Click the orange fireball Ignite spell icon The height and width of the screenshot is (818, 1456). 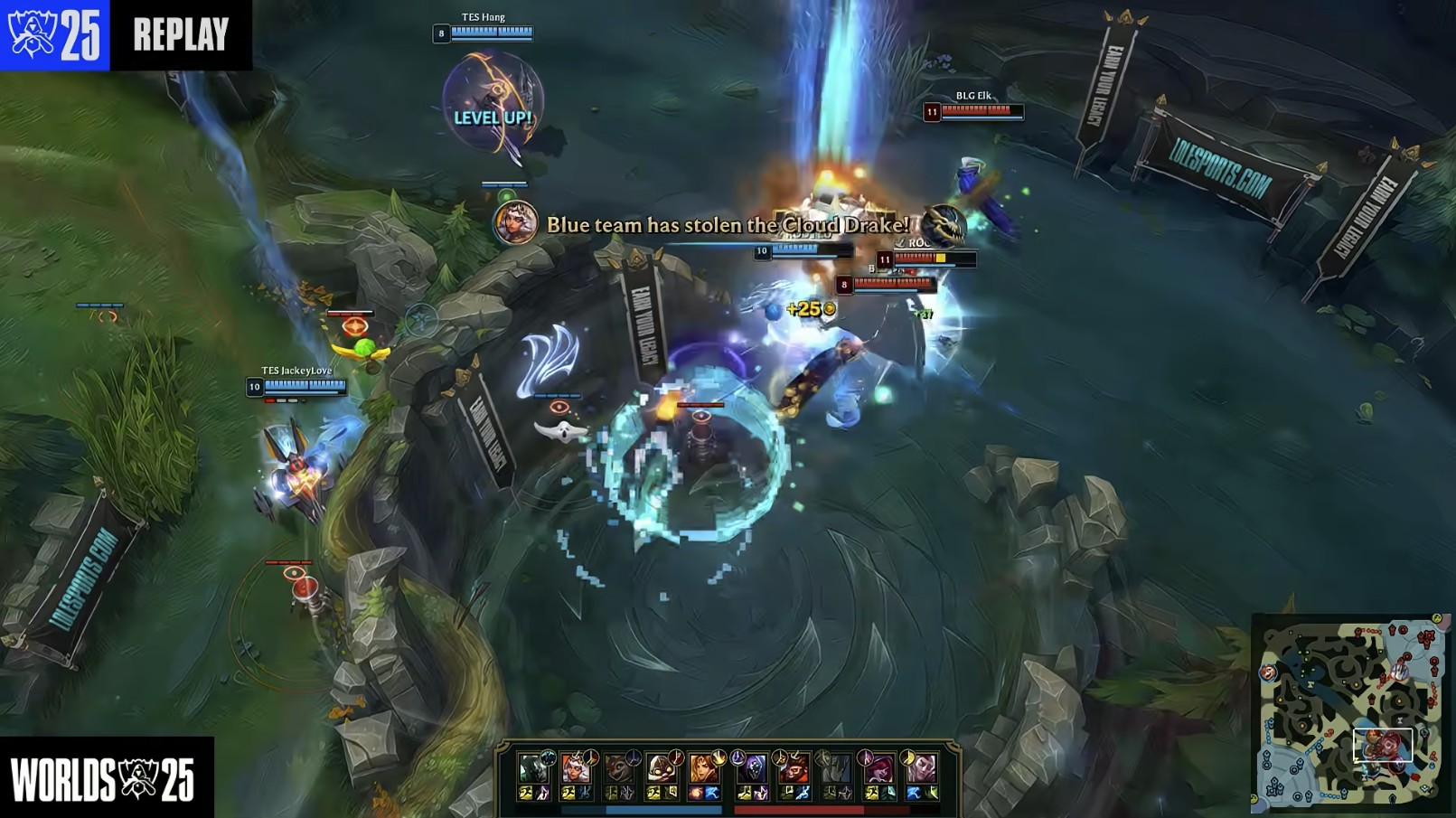point(697,794)
